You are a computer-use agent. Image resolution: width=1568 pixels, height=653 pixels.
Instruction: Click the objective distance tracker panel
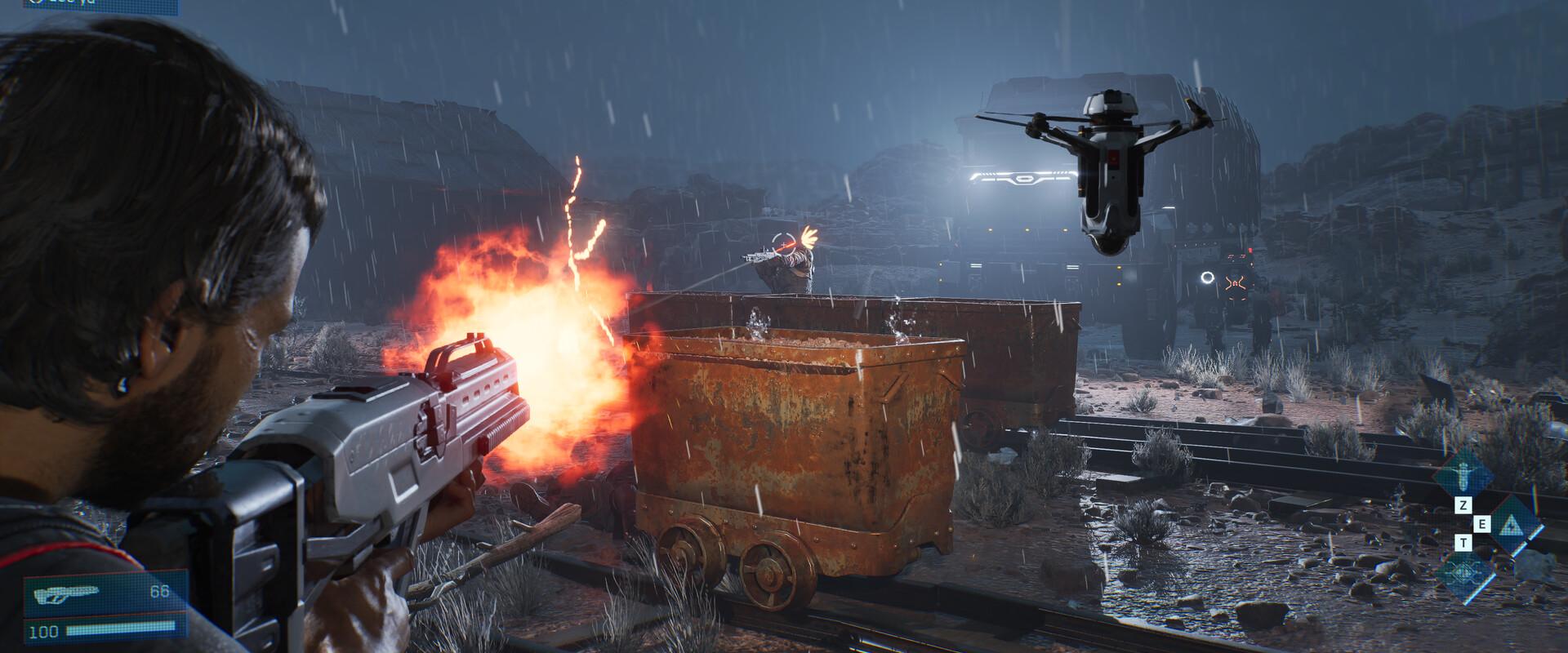click(90, 5)
